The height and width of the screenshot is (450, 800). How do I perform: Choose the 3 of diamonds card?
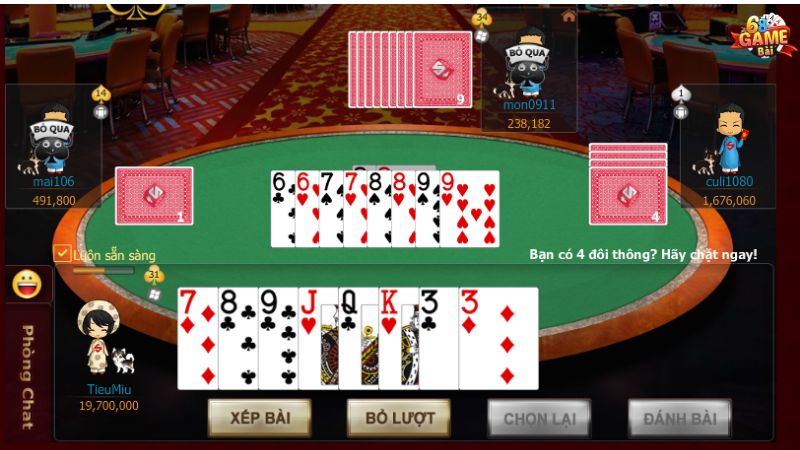(x=499, y=338)
